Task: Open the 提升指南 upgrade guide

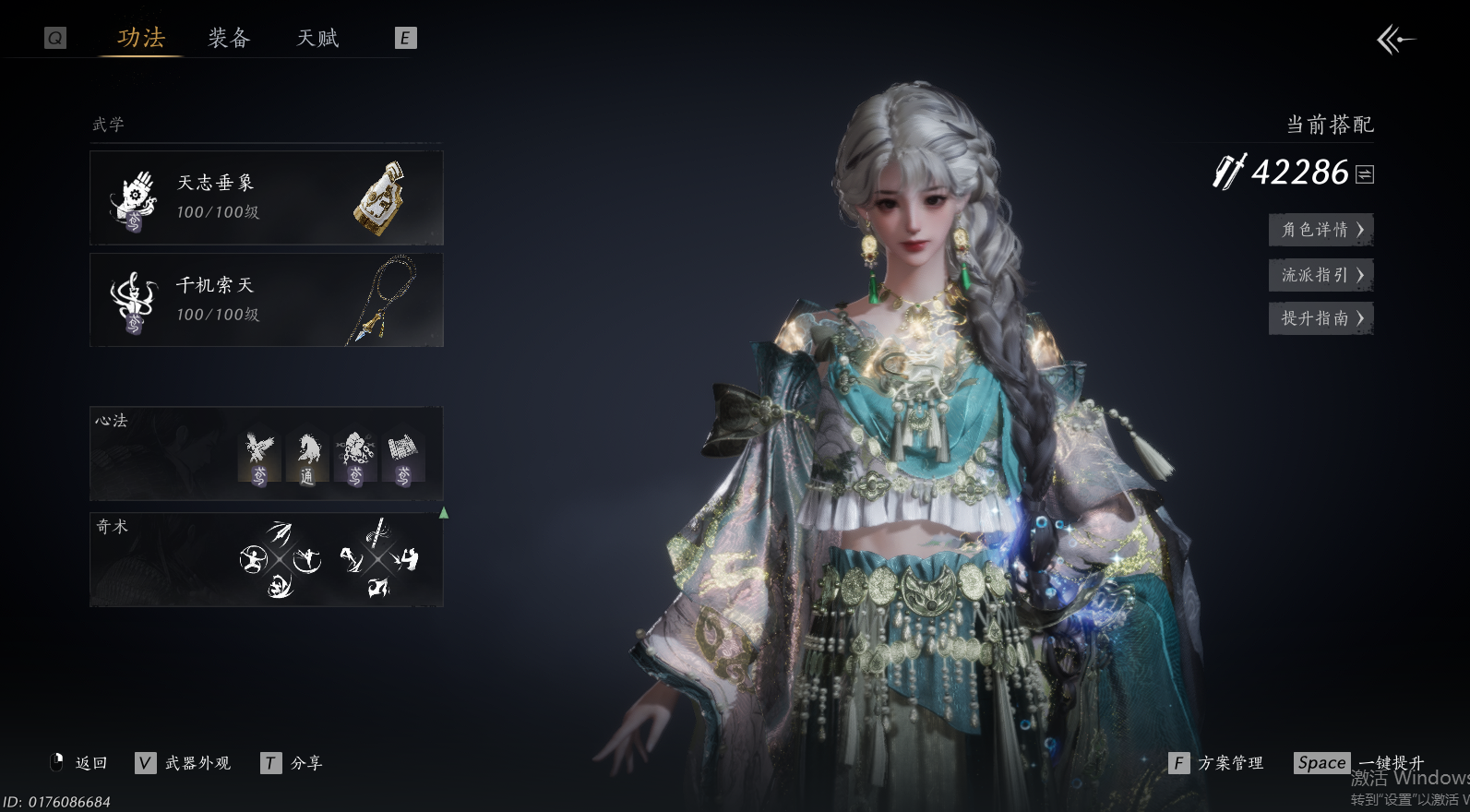Action: [x=1321, y=318]
